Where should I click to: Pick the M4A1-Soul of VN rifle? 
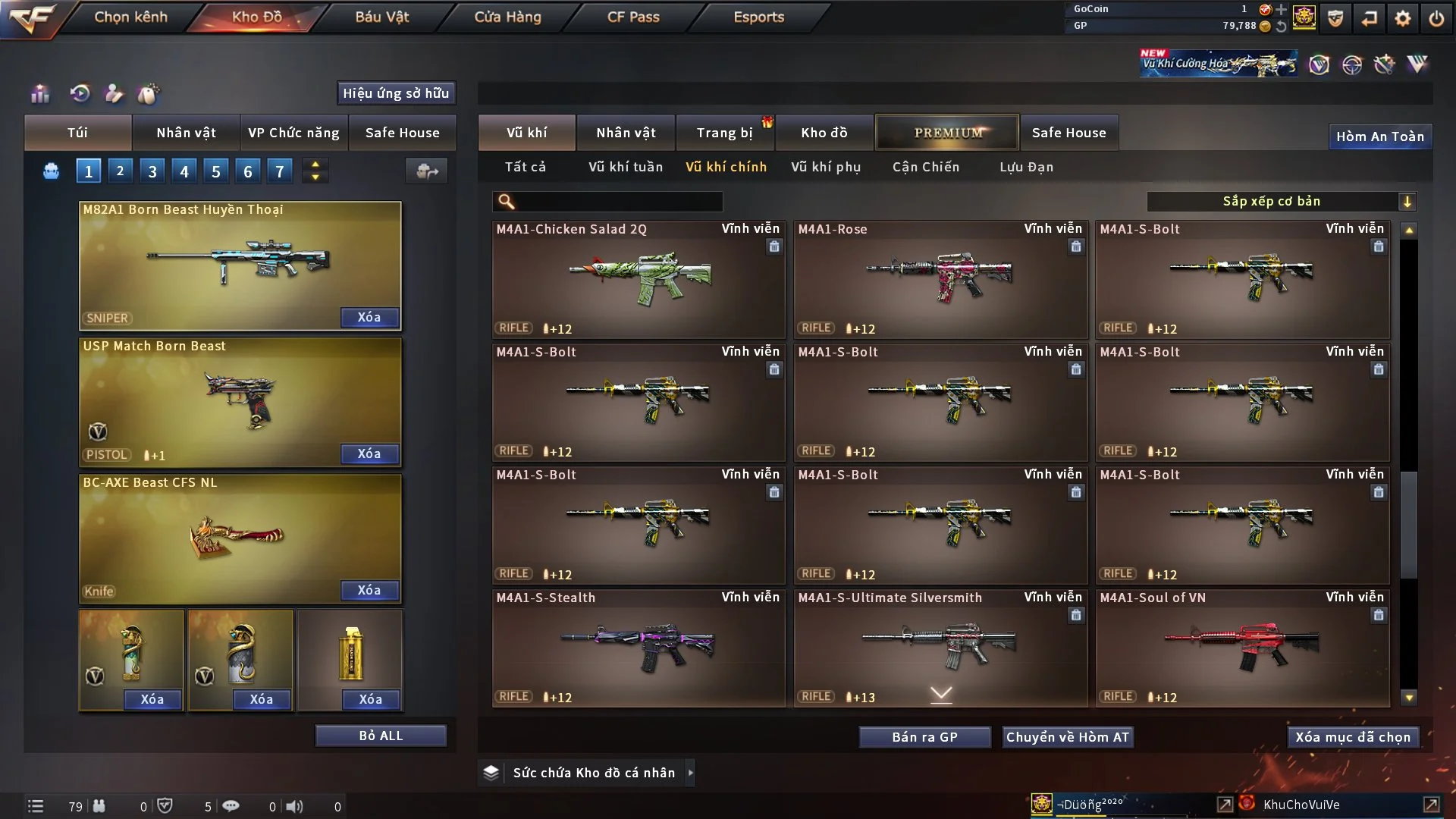coord(1241,648)
